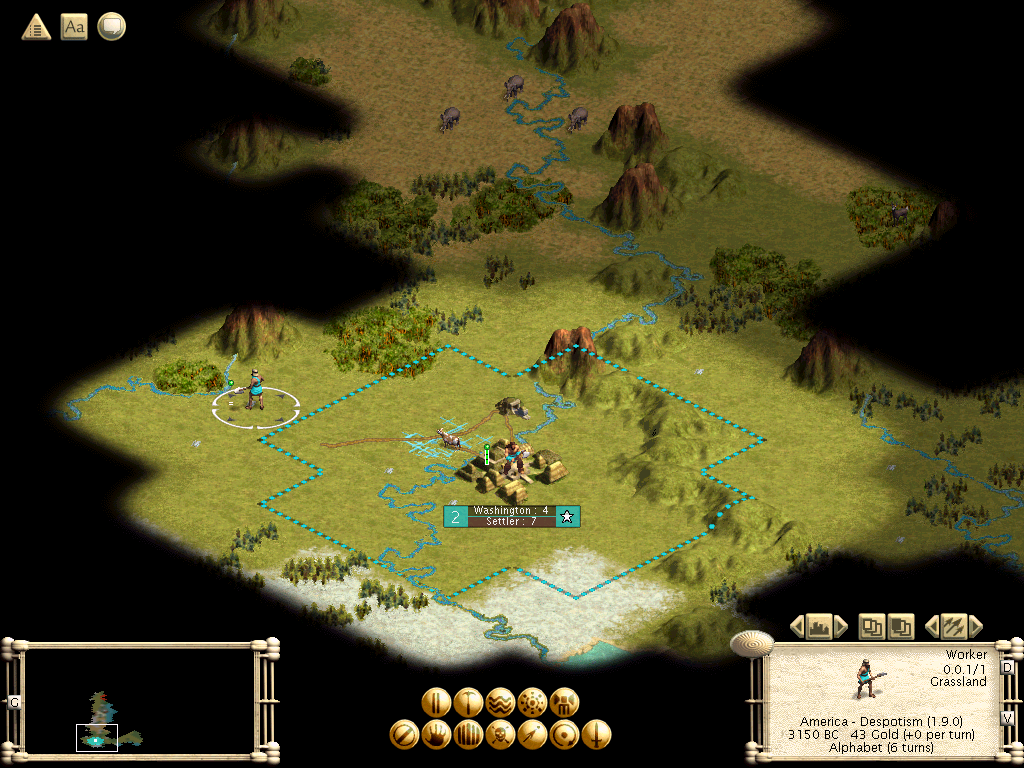
Task: Click the two vertical bars road order
Action: [x=435, y=702]
